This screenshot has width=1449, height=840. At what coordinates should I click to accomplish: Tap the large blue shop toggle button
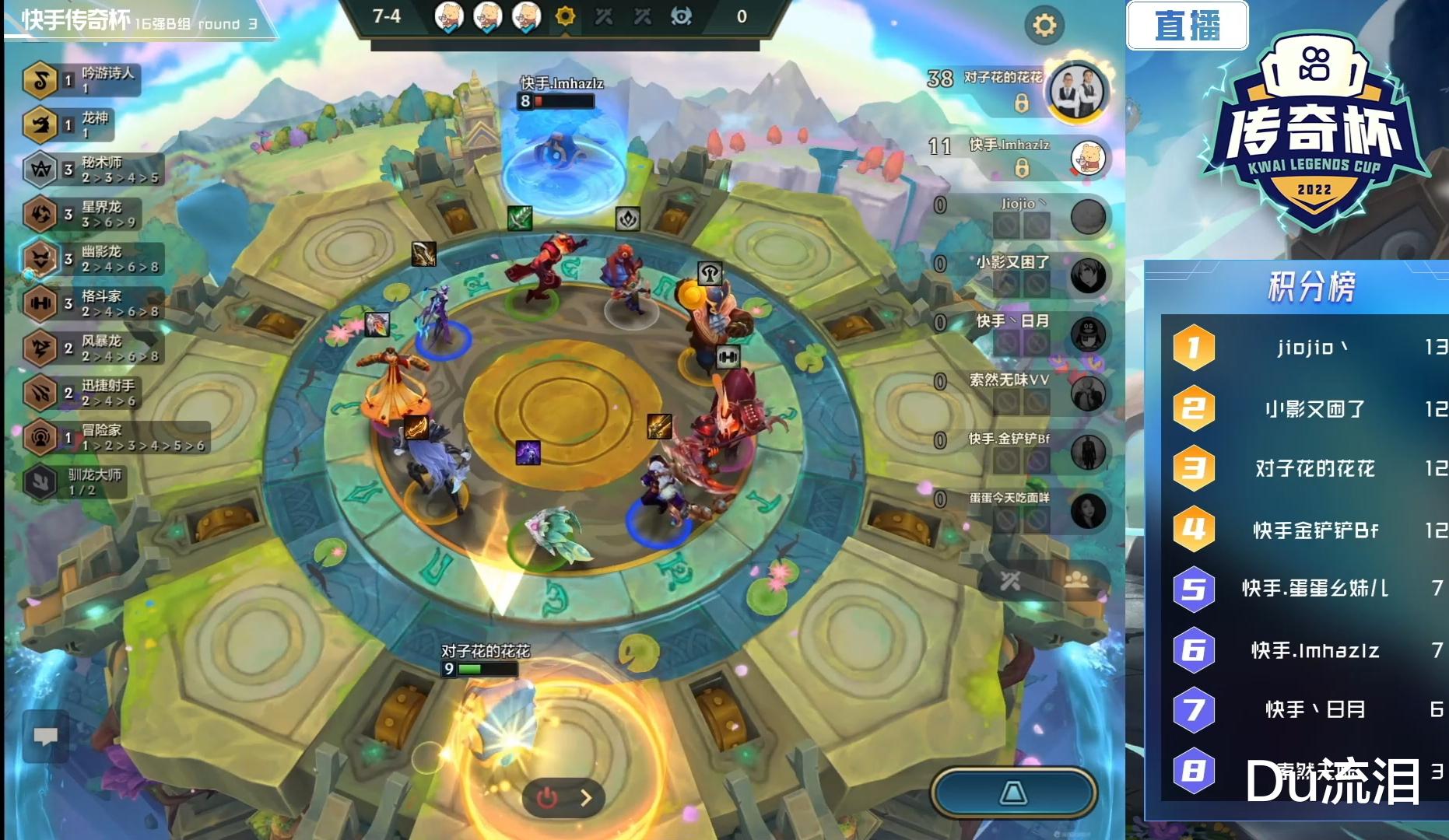(x=1013, y=793)
